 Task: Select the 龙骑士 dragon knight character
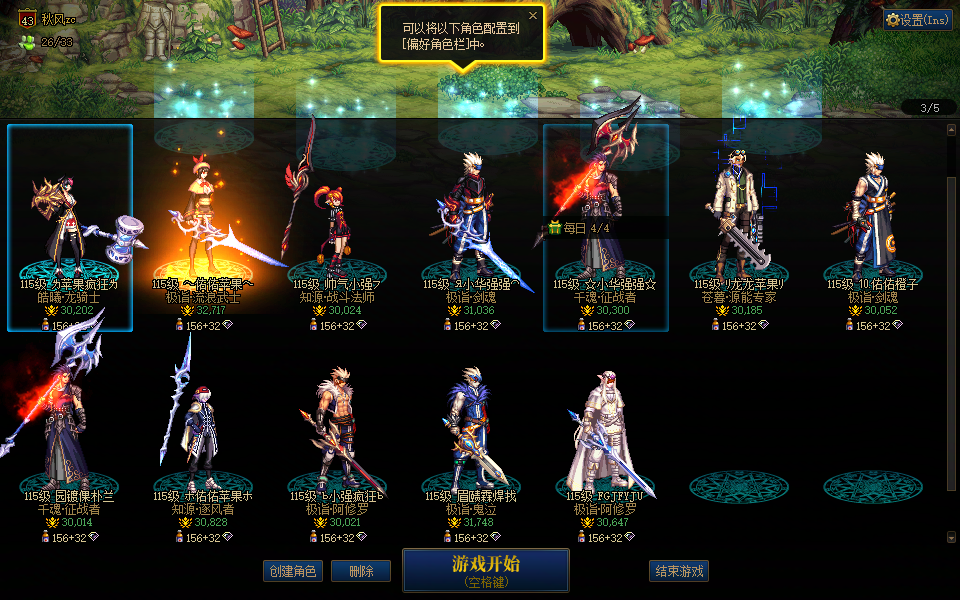click(x=70, y=230)
